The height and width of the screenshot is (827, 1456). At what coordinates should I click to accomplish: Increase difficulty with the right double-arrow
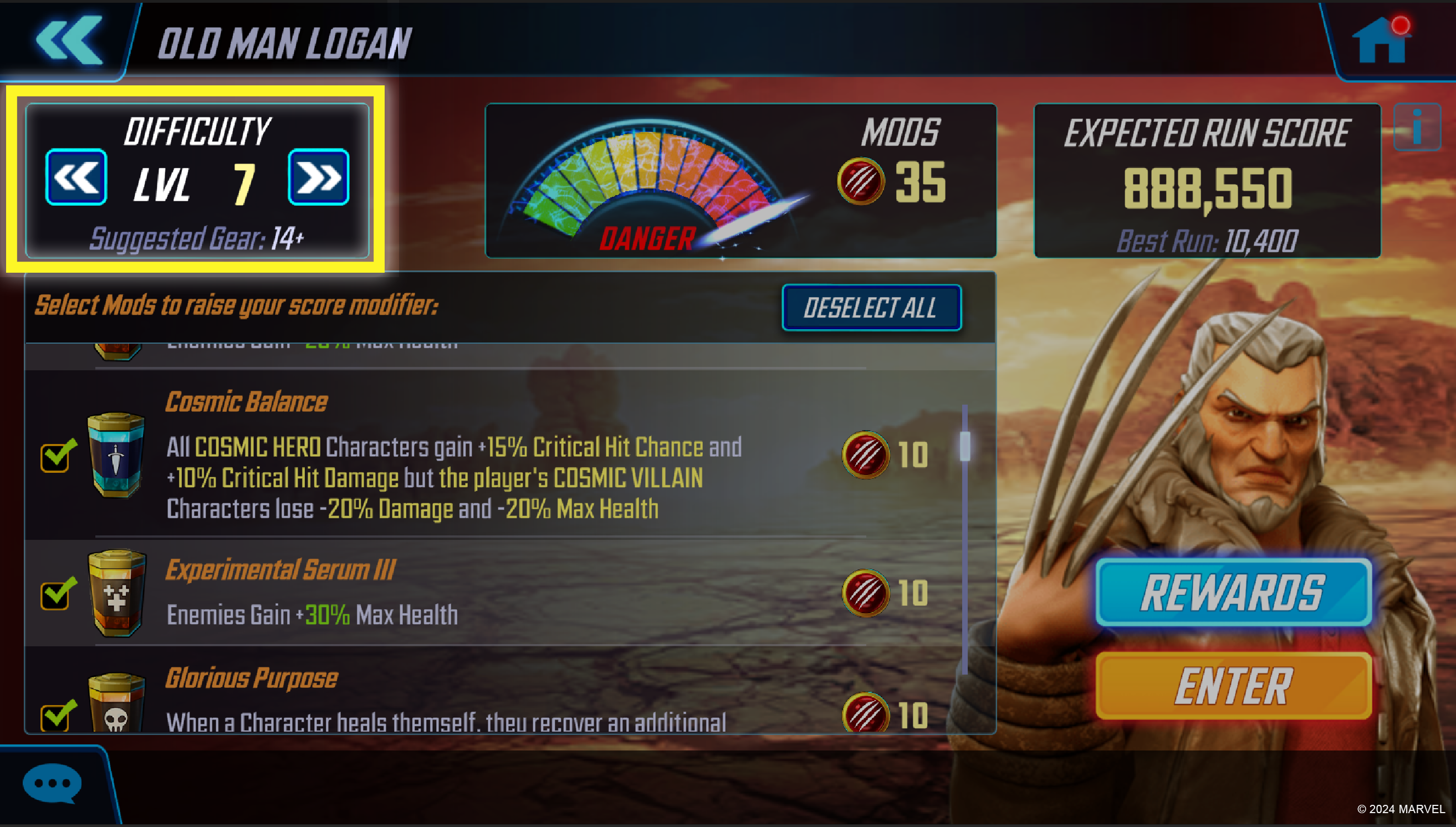(319, 177)
